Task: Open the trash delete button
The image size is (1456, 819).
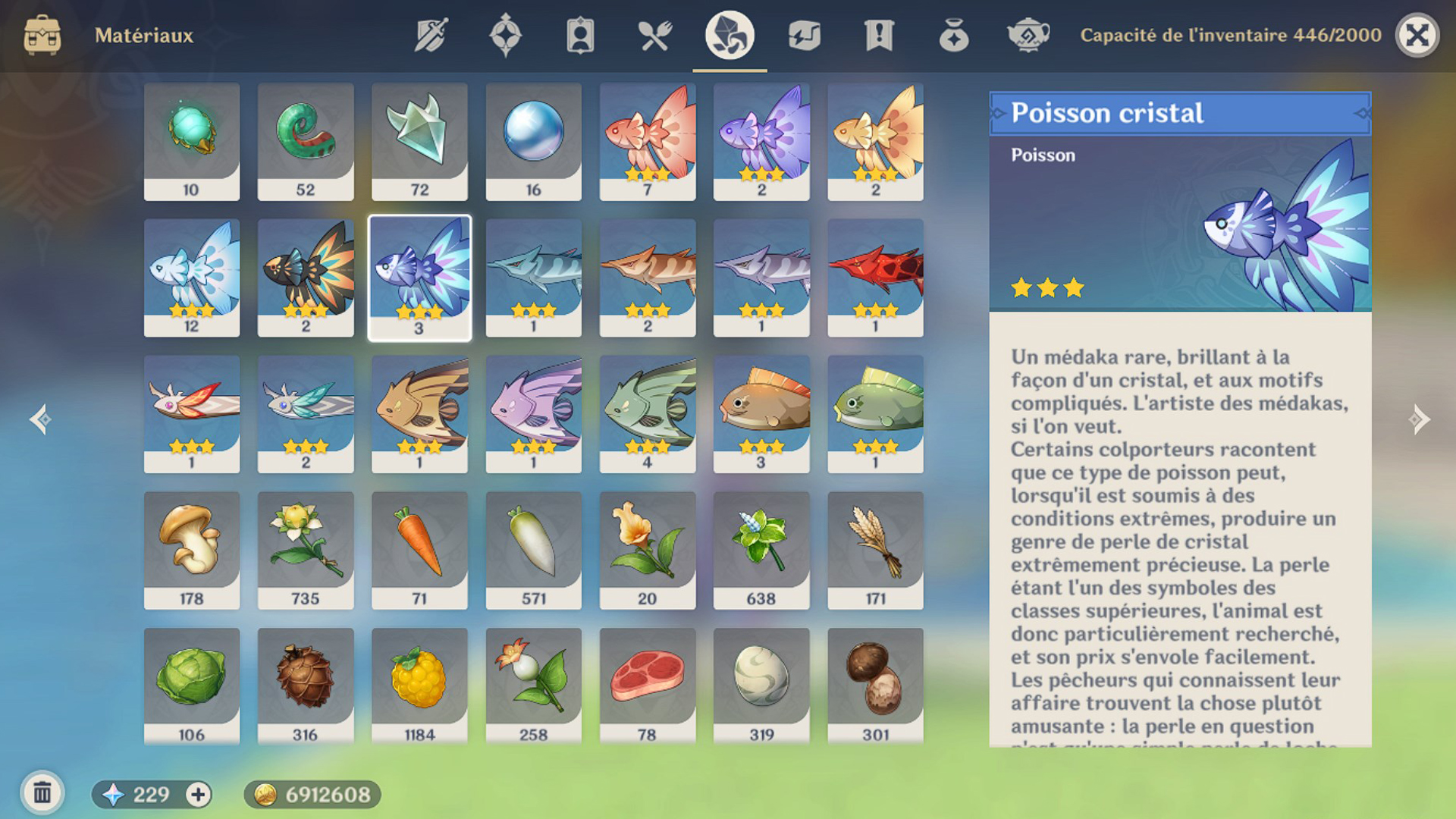Action: (x=42, y=794)
